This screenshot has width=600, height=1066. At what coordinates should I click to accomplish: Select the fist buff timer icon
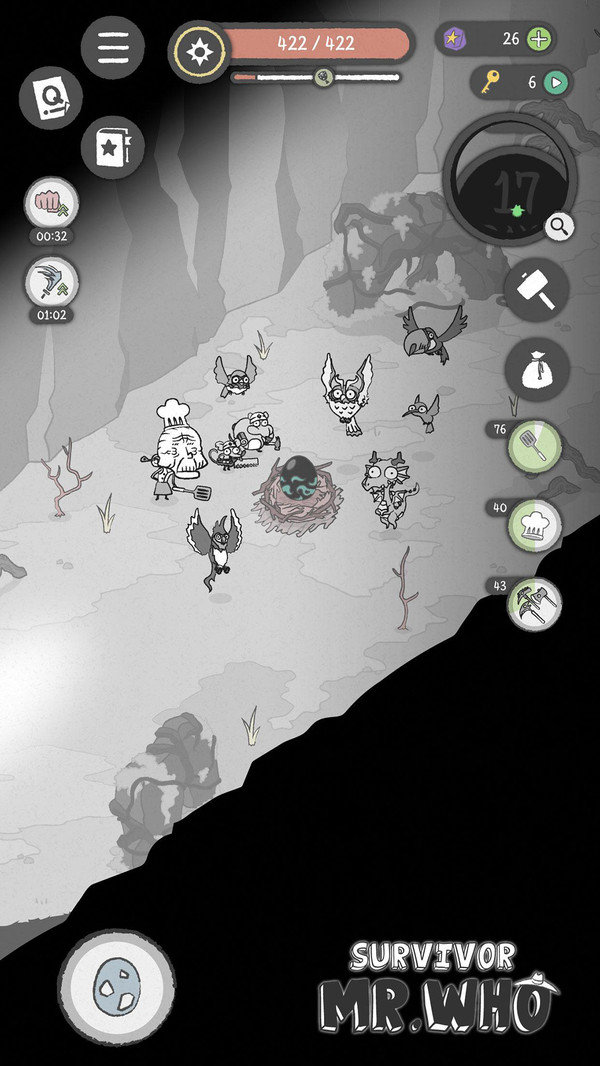50,204
